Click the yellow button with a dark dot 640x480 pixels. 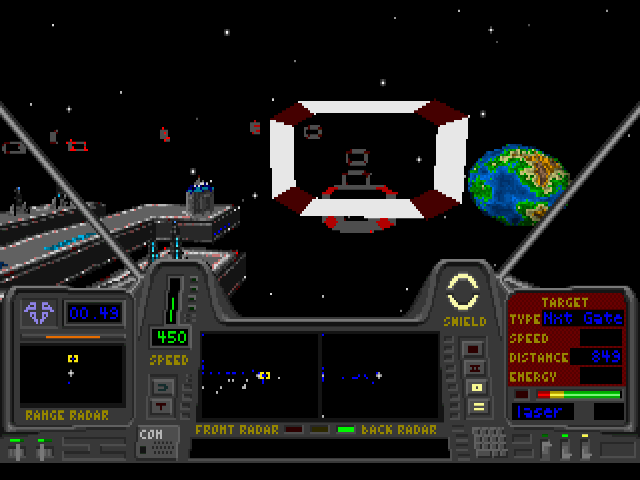pos(477,387)
